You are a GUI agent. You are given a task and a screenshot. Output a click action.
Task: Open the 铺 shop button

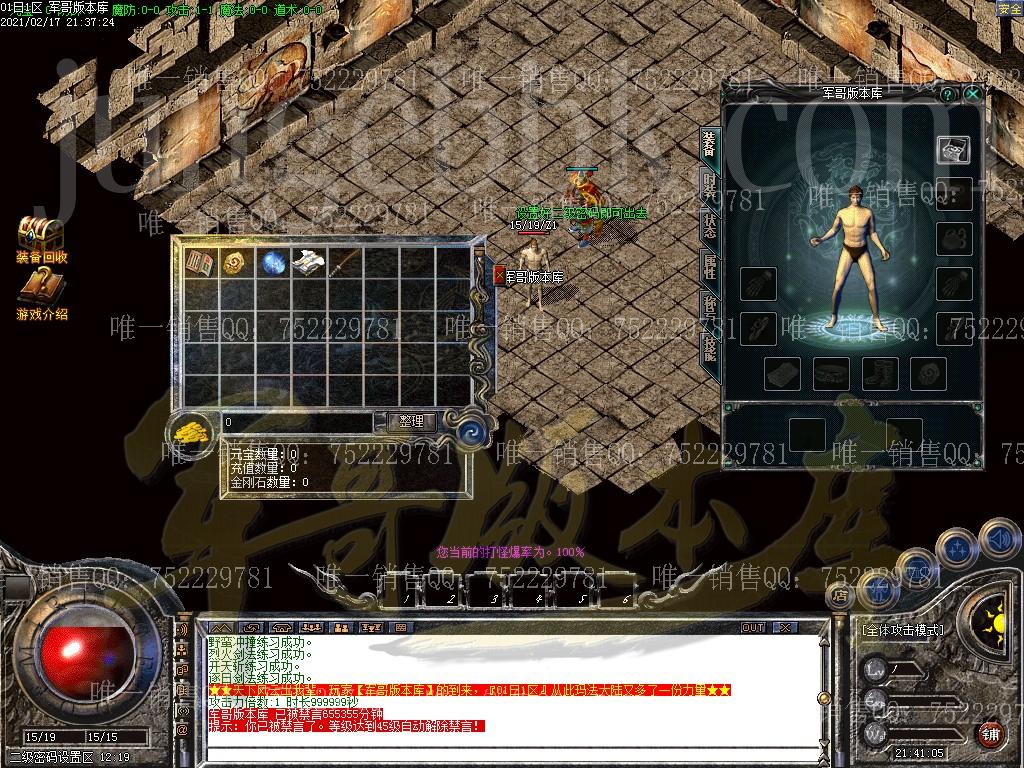click(x=990, y=735)
